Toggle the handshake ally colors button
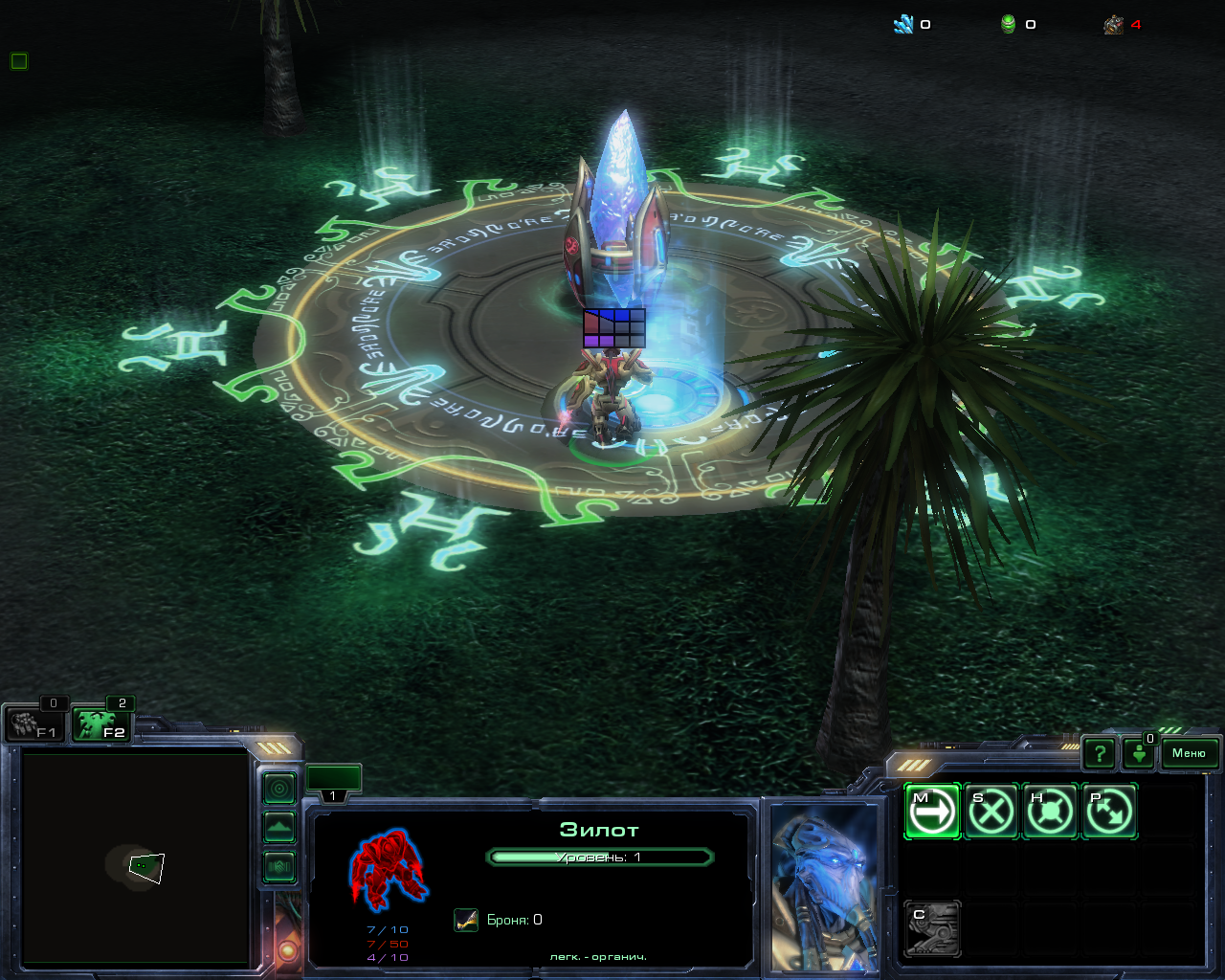1225x980 pixels. pyautogui.click(x=279, y=867)
